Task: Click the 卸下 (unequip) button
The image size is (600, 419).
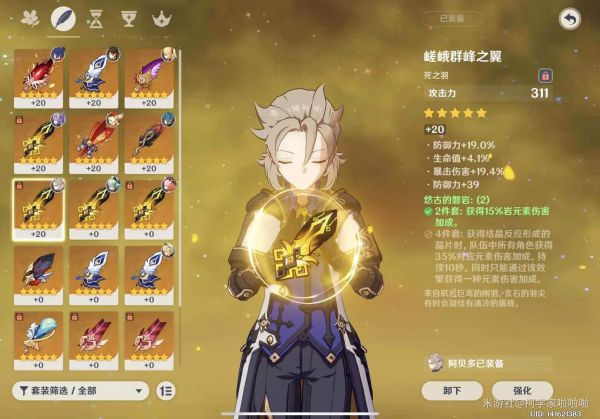Action: click(x=454, y=390)
